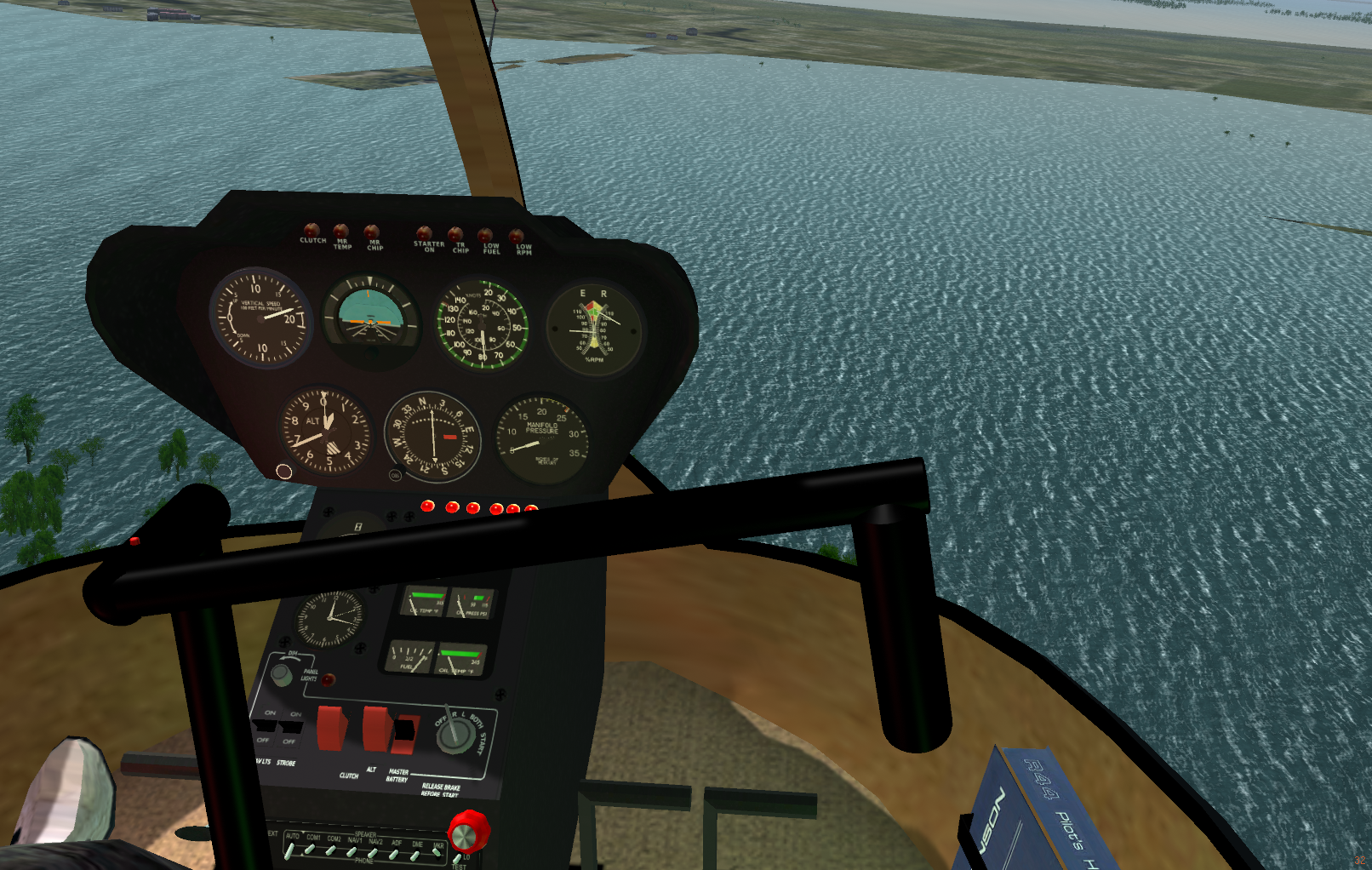Flip the AUTO audio panel switch

tap(290, 850)
